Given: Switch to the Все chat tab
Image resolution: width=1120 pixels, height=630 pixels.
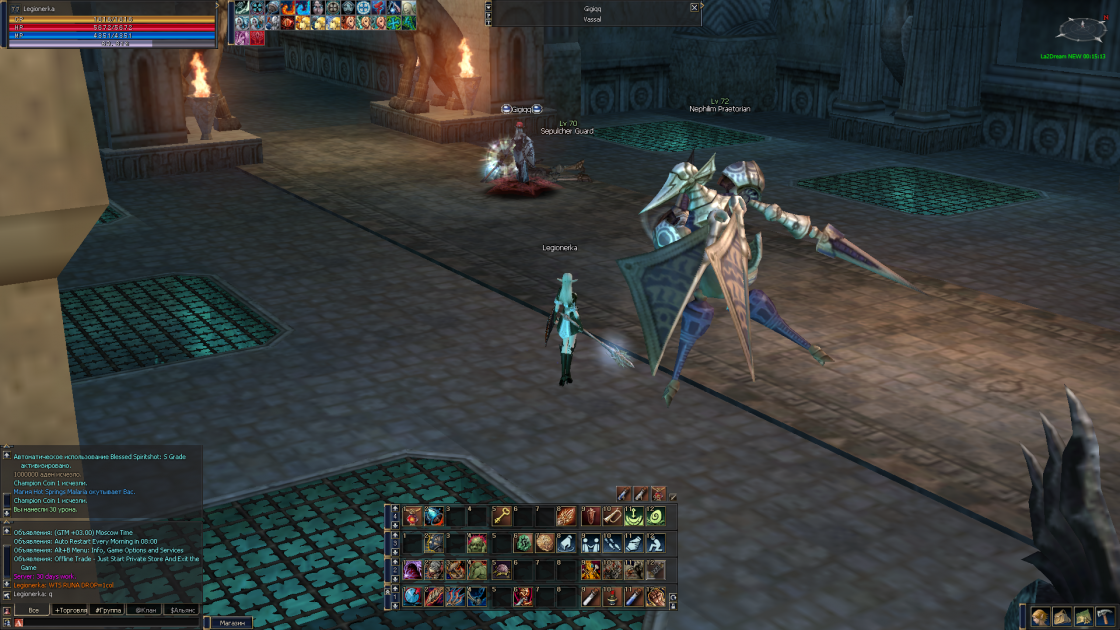Looking at the screenshot, I should pos(34,609).
